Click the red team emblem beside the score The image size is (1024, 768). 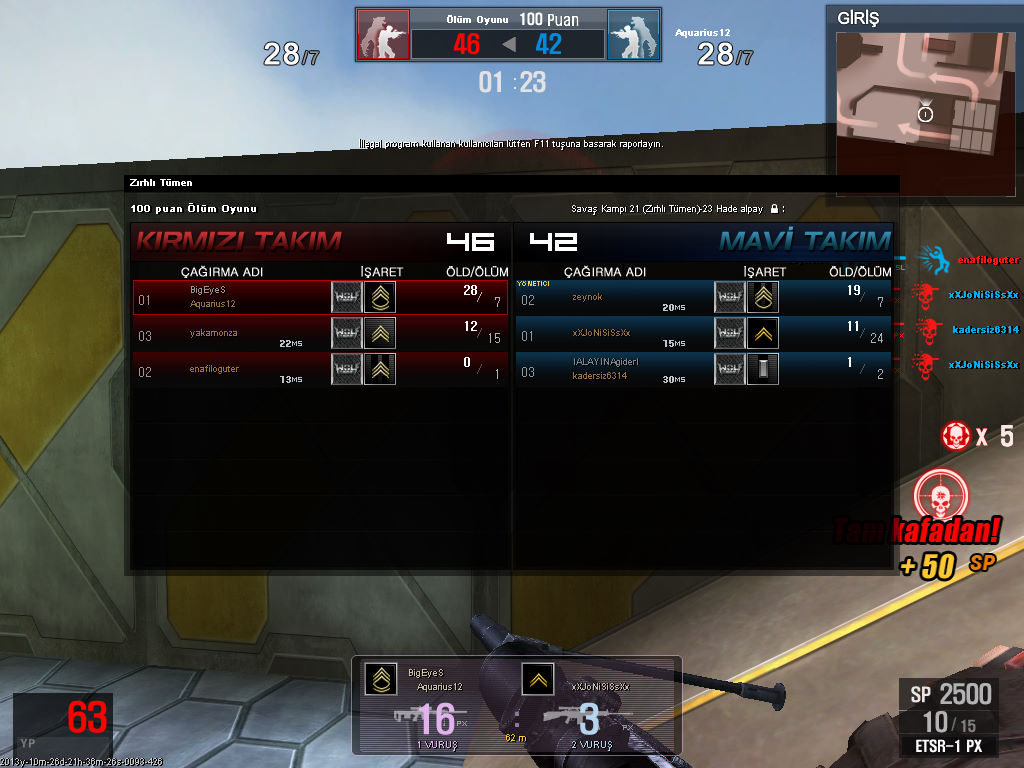[x=383, y=37]
